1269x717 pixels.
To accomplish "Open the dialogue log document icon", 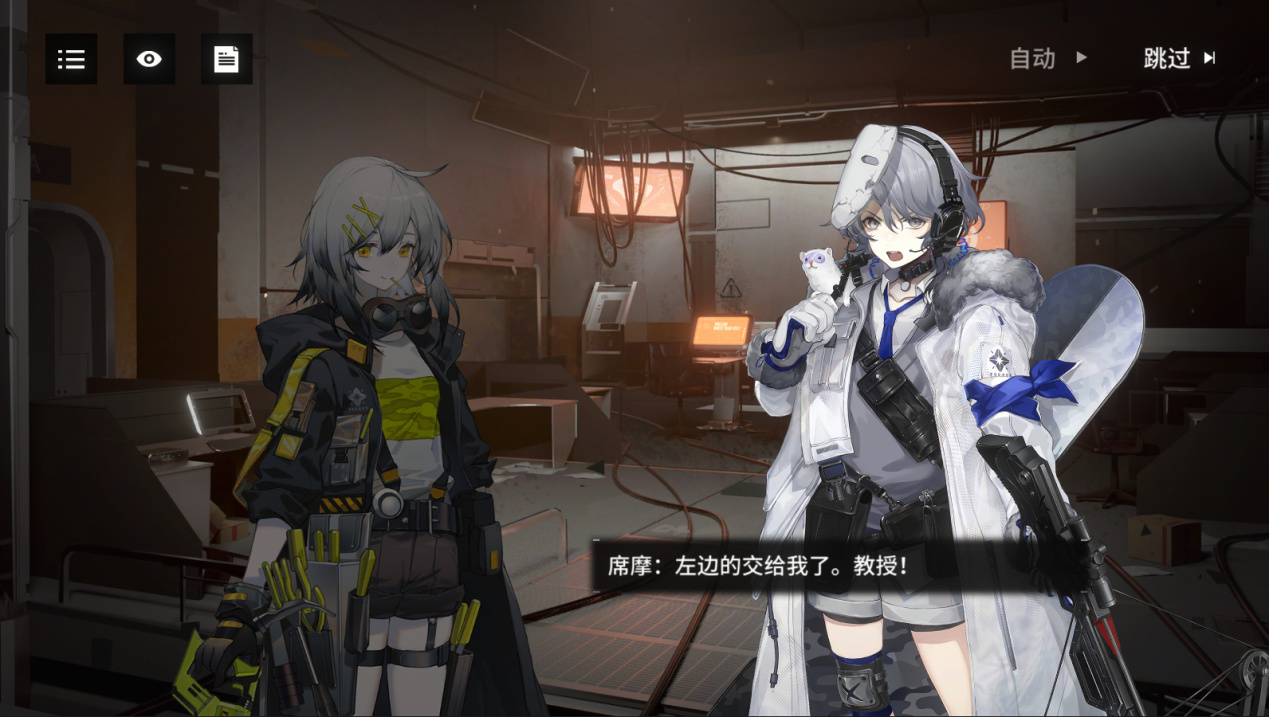I will [226, 59].
